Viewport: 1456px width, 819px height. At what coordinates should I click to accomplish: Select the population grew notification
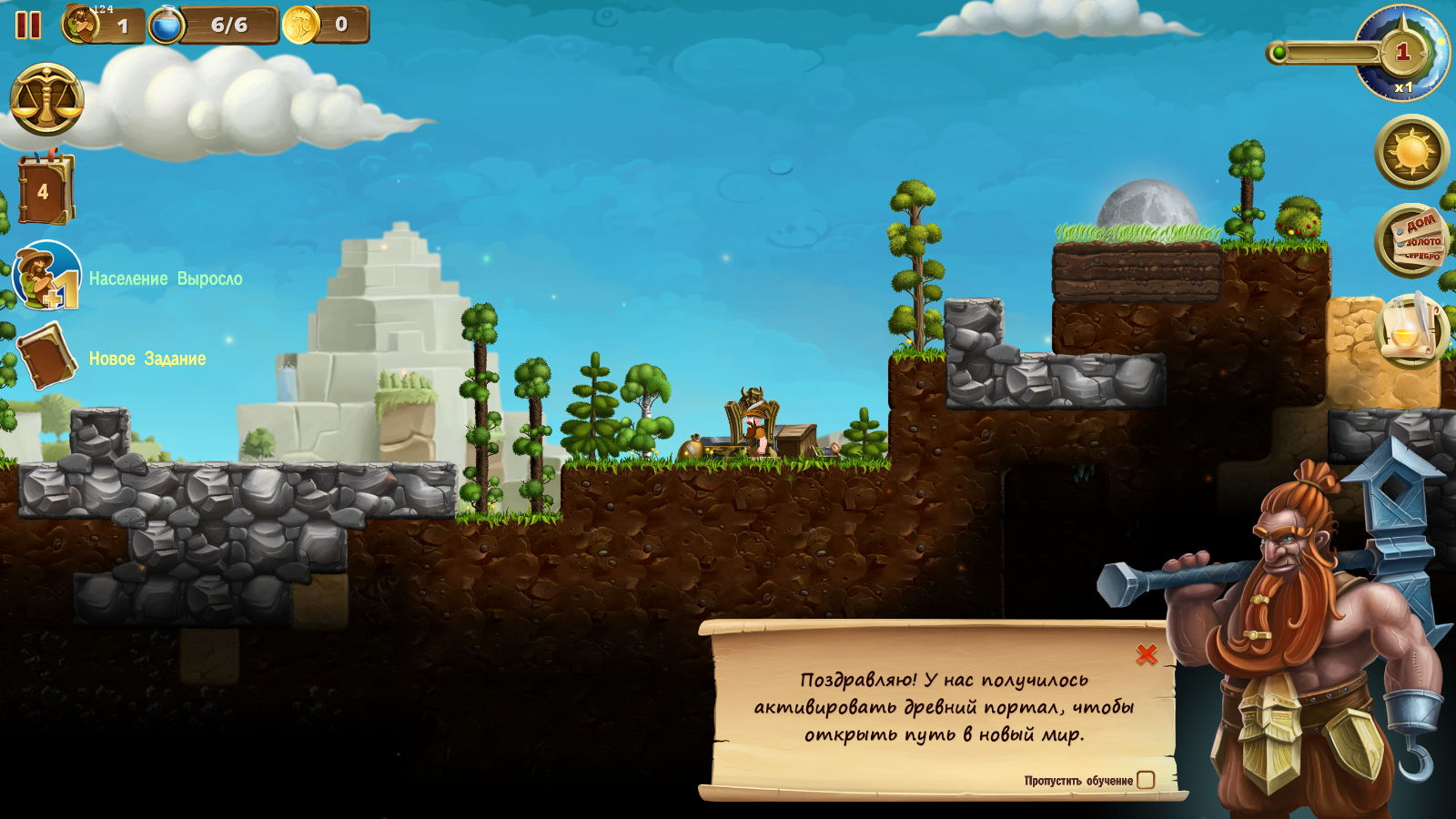pyautogui.click(x=47, y=276)
